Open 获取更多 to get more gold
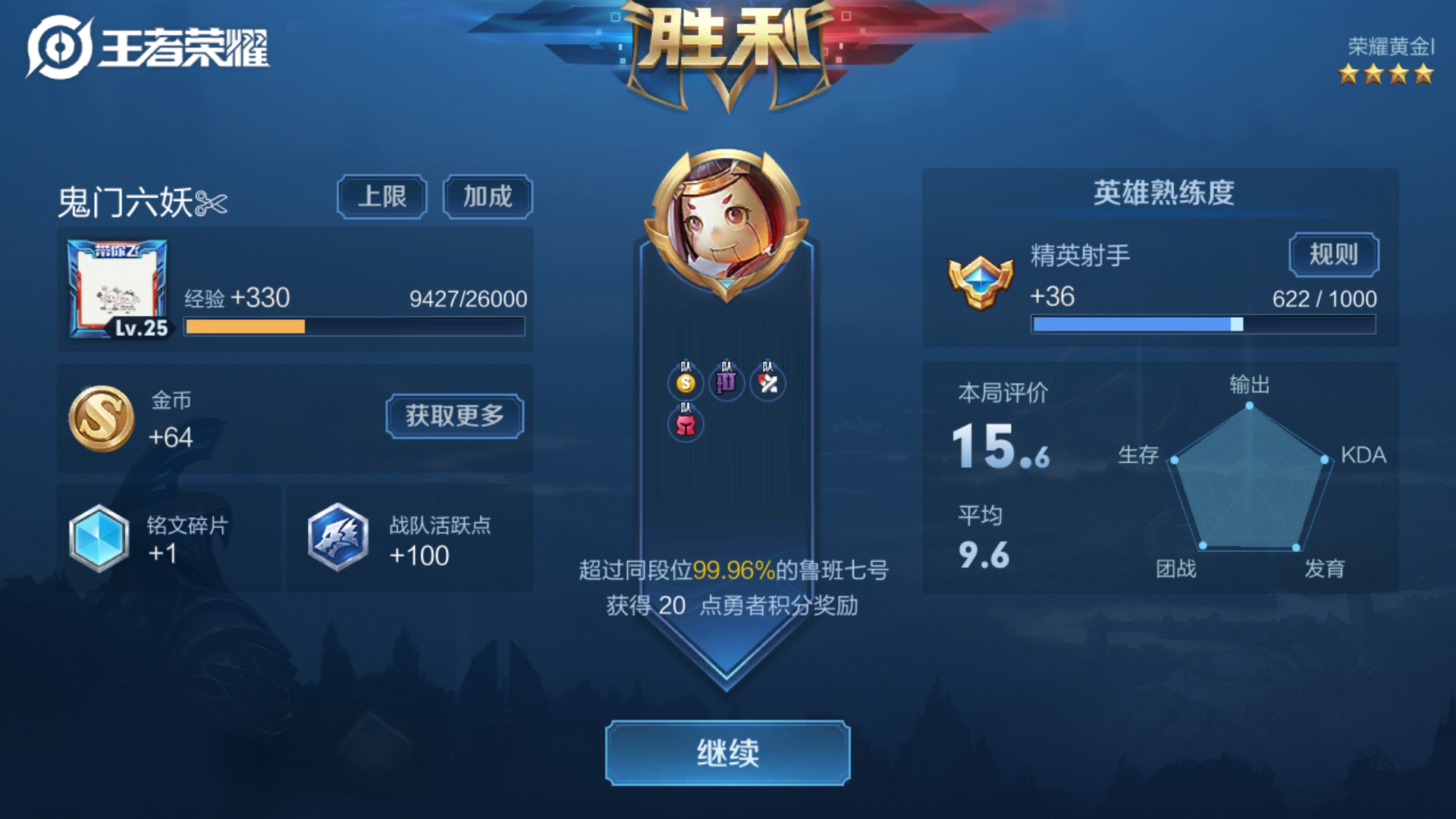 [x=454, y=416]
